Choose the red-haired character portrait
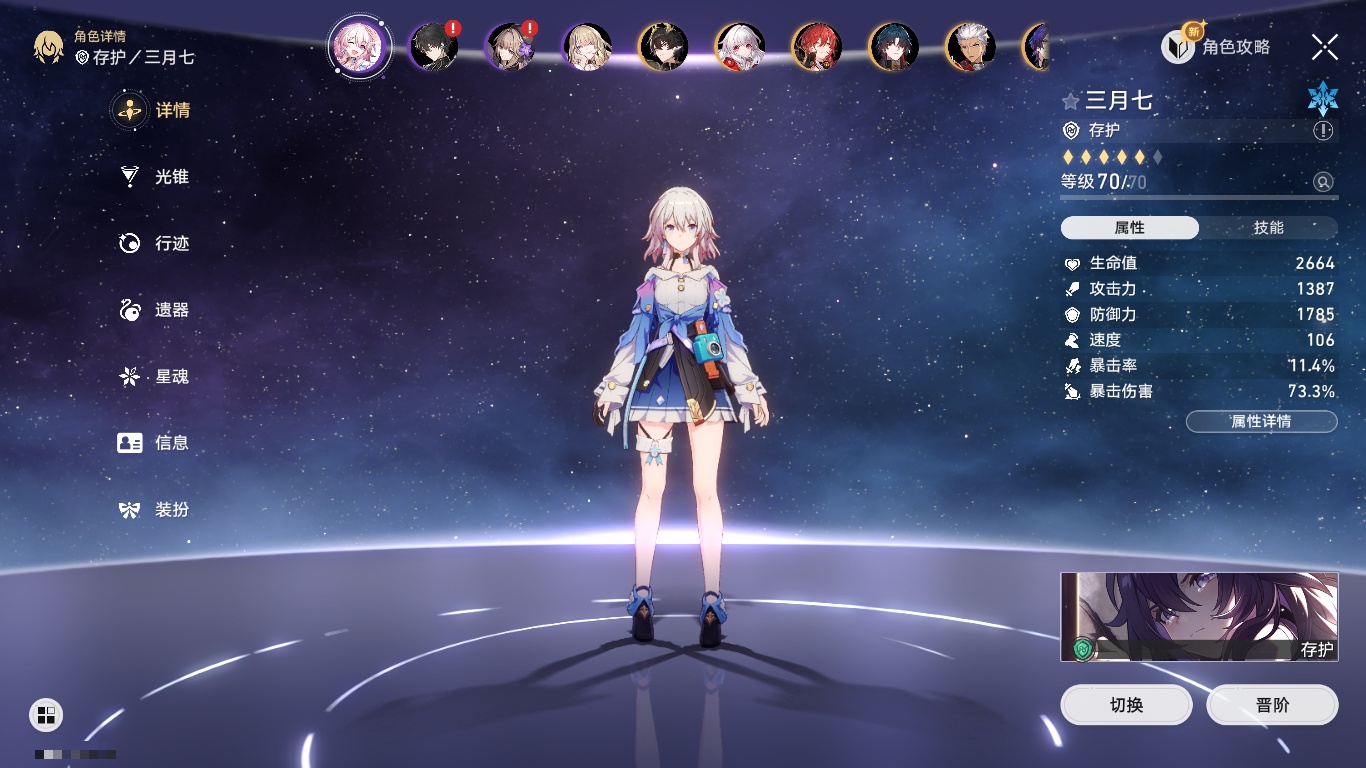 click(x=817, y=46)
